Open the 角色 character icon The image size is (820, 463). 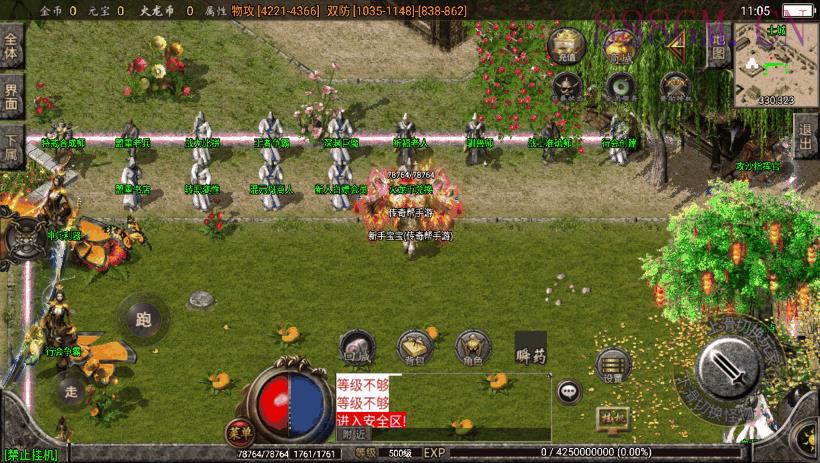pos(473,345)
